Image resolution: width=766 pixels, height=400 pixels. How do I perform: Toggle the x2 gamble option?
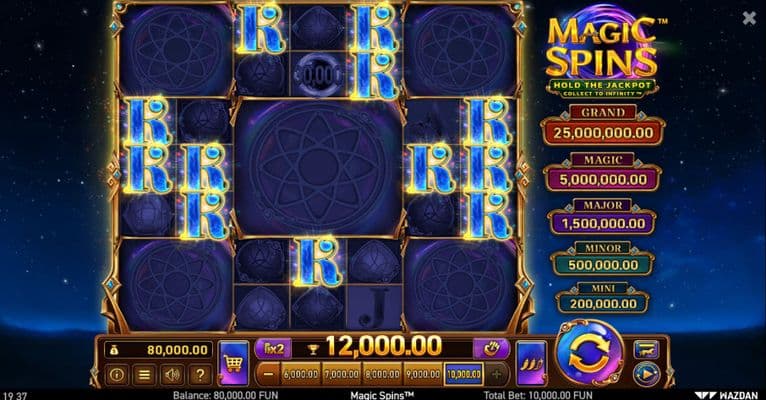coord(271,347)
